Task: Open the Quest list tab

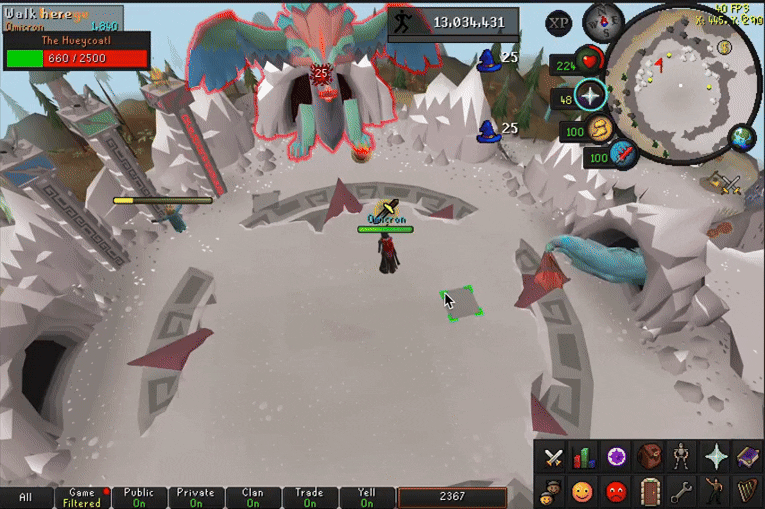Action: [x=617, y=458]
